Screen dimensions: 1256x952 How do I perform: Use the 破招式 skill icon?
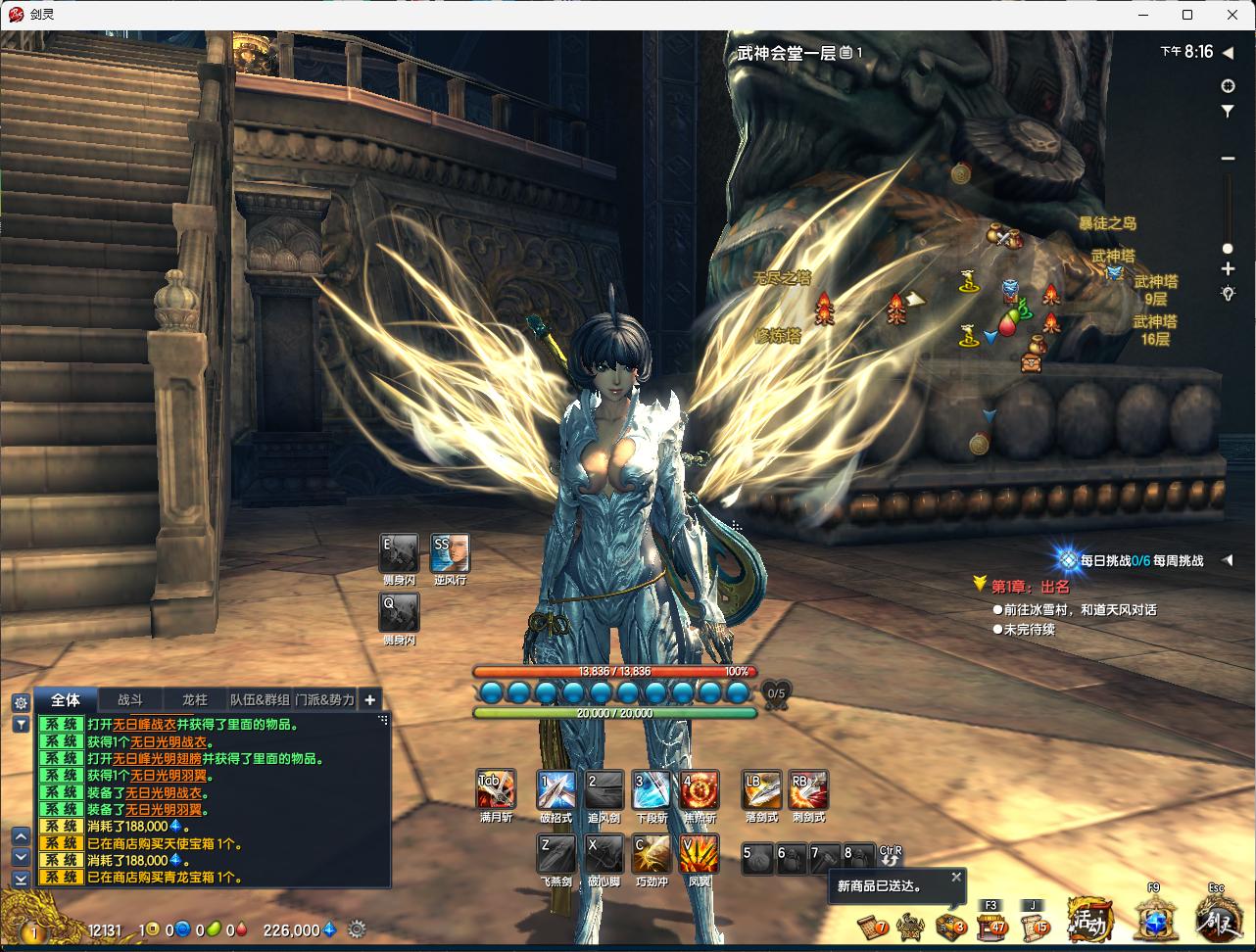[x=556, y=790]
